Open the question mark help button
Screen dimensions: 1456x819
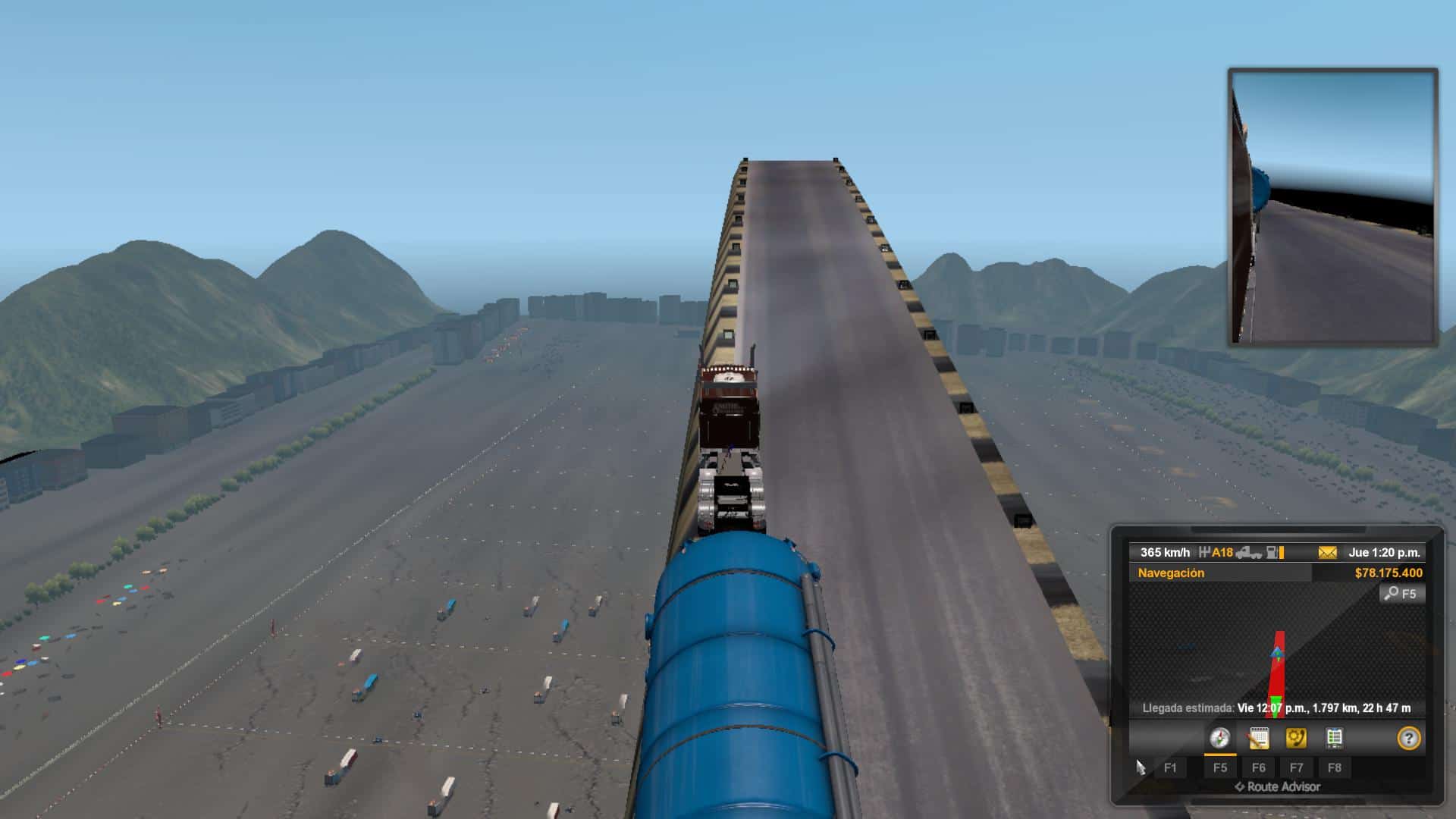(1408, 738)
